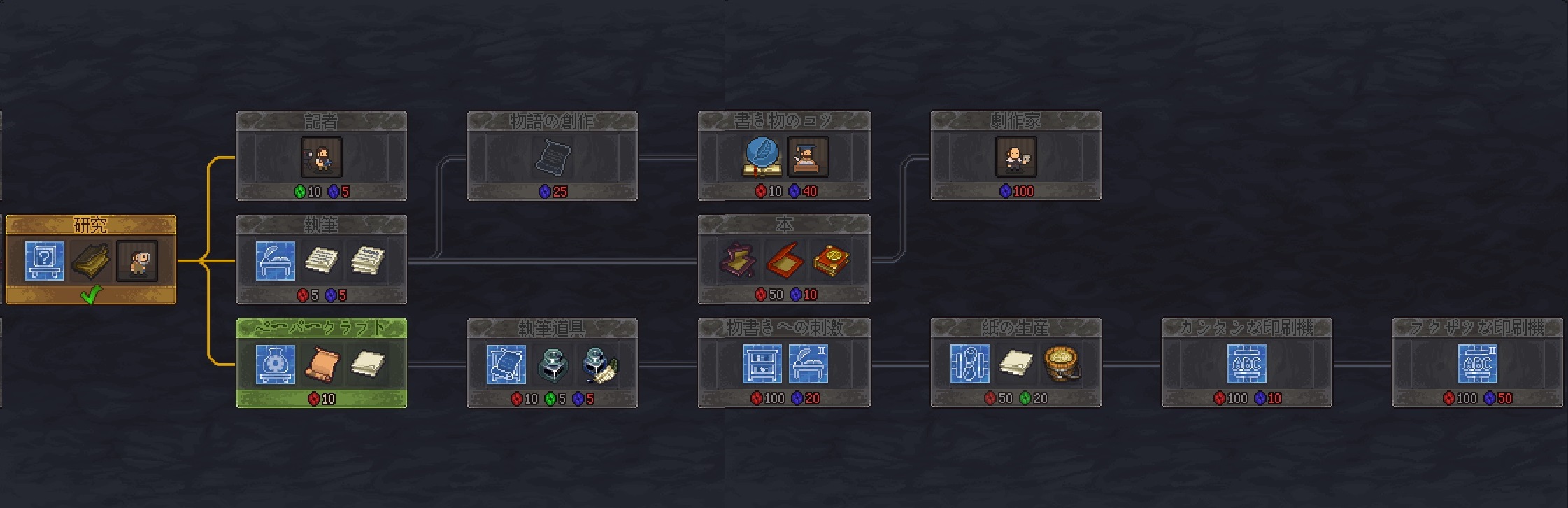Click the カンタンな印刷機 printing press node

pyautogui.click(x=1246, y=363)
